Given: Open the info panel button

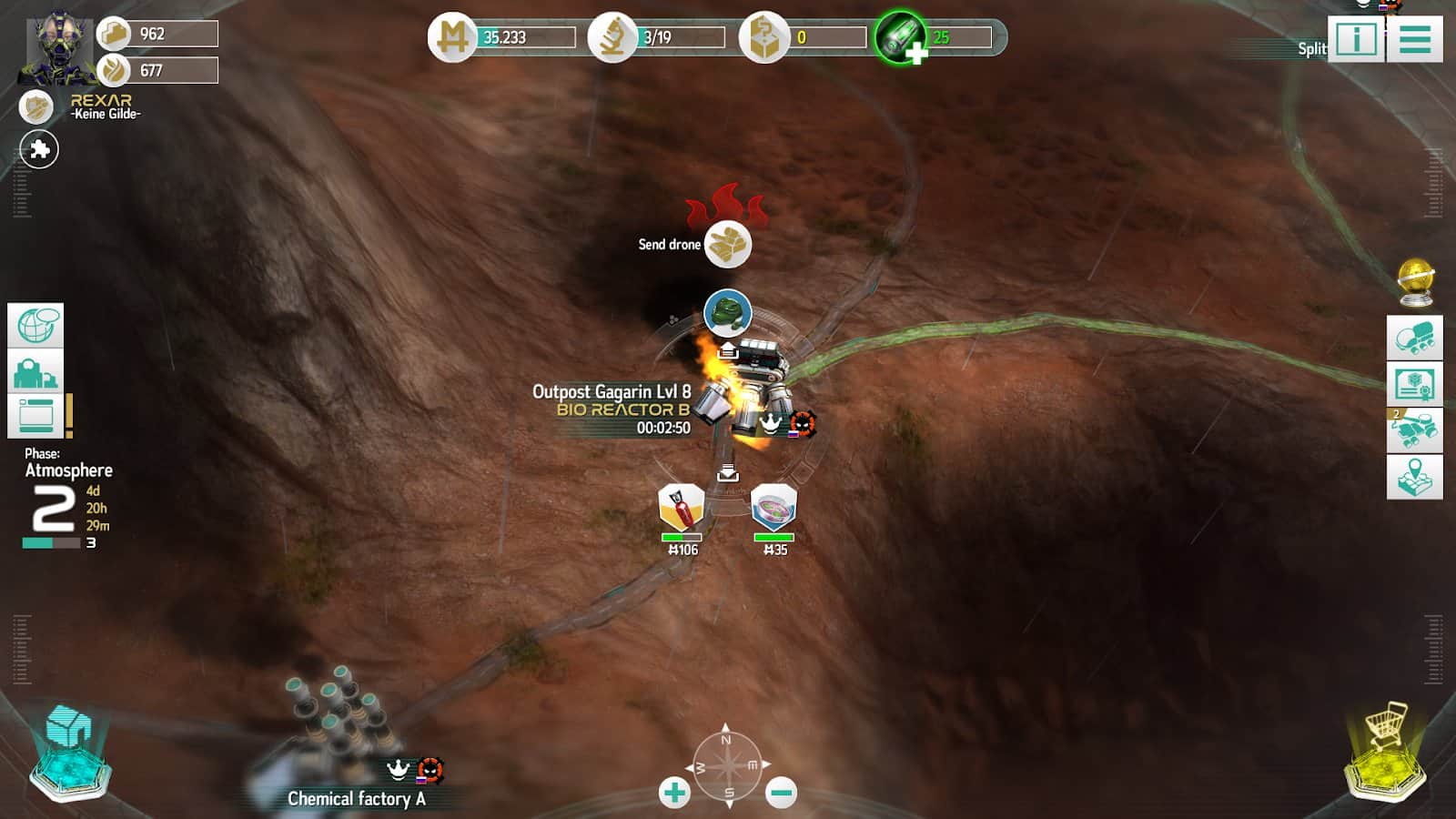Looking at the screenshot, I should (x=1356, y=40).
